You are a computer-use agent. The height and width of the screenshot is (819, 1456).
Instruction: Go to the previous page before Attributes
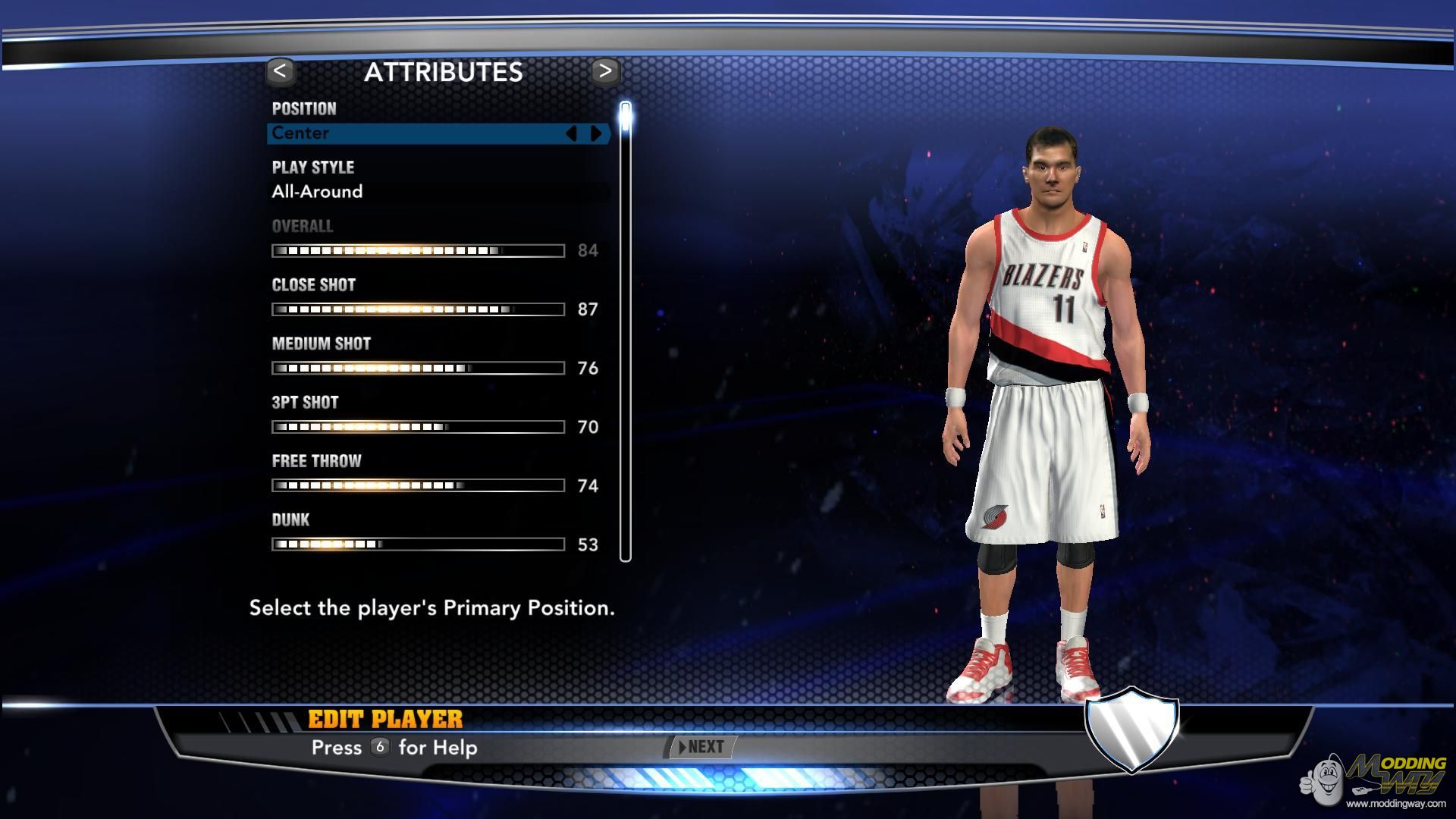pyautogui.click(x=281, y=72)
